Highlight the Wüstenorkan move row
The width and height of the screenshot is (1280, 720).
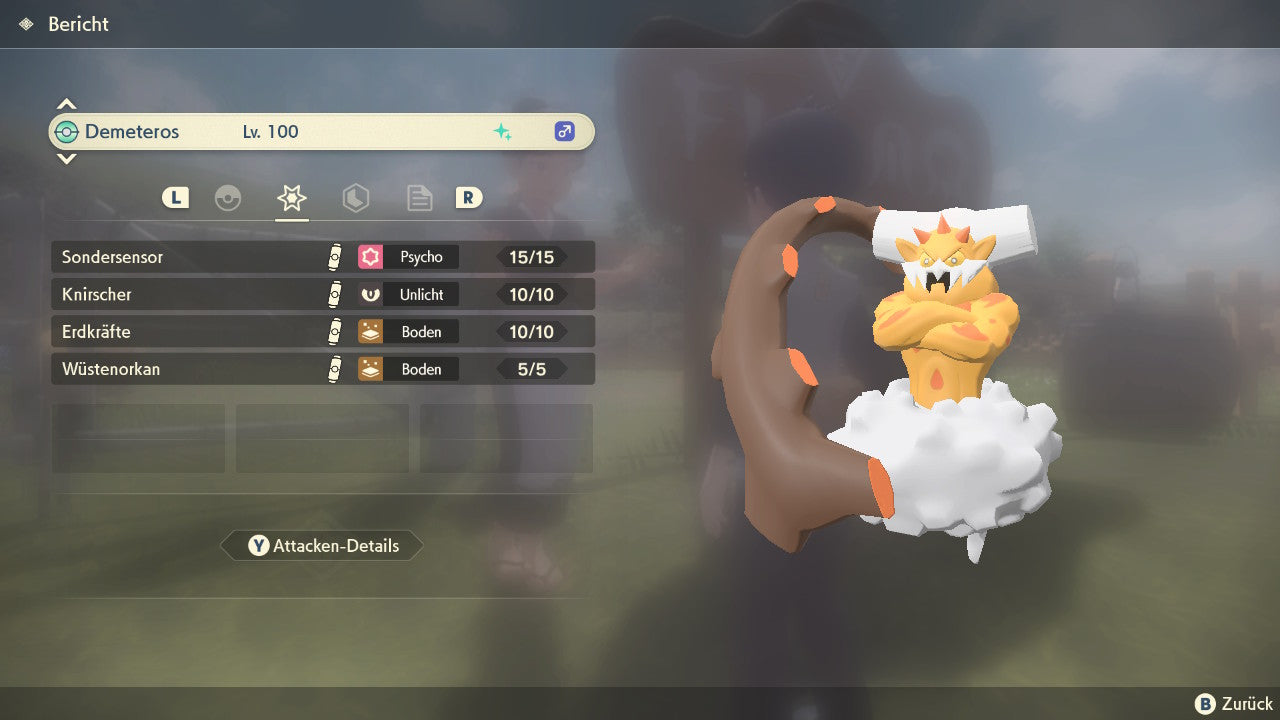[x=322, y=369]
